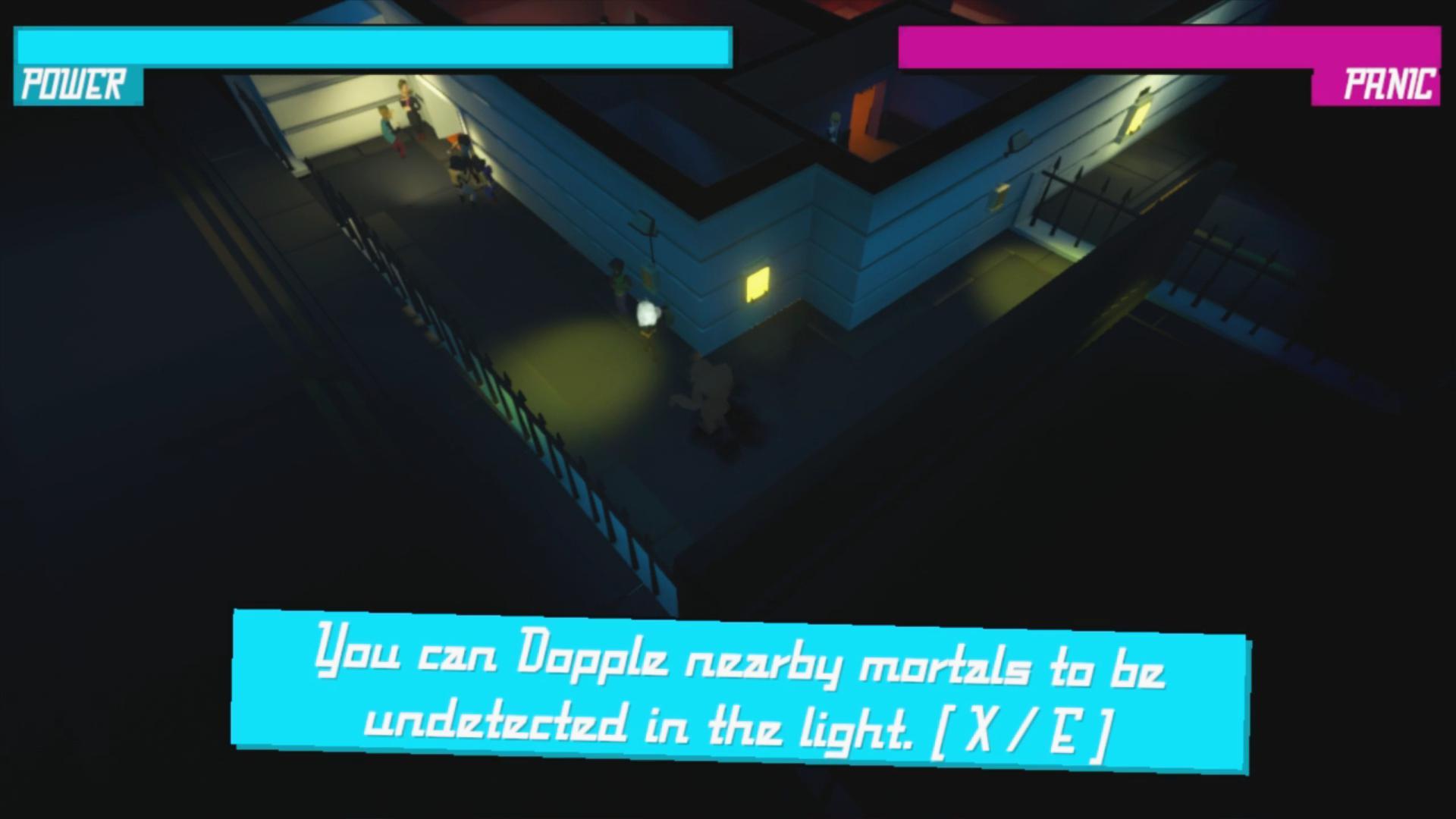Toggle the cyan POWER bar
Screen dimensions: 1456x819
point(372,47)
